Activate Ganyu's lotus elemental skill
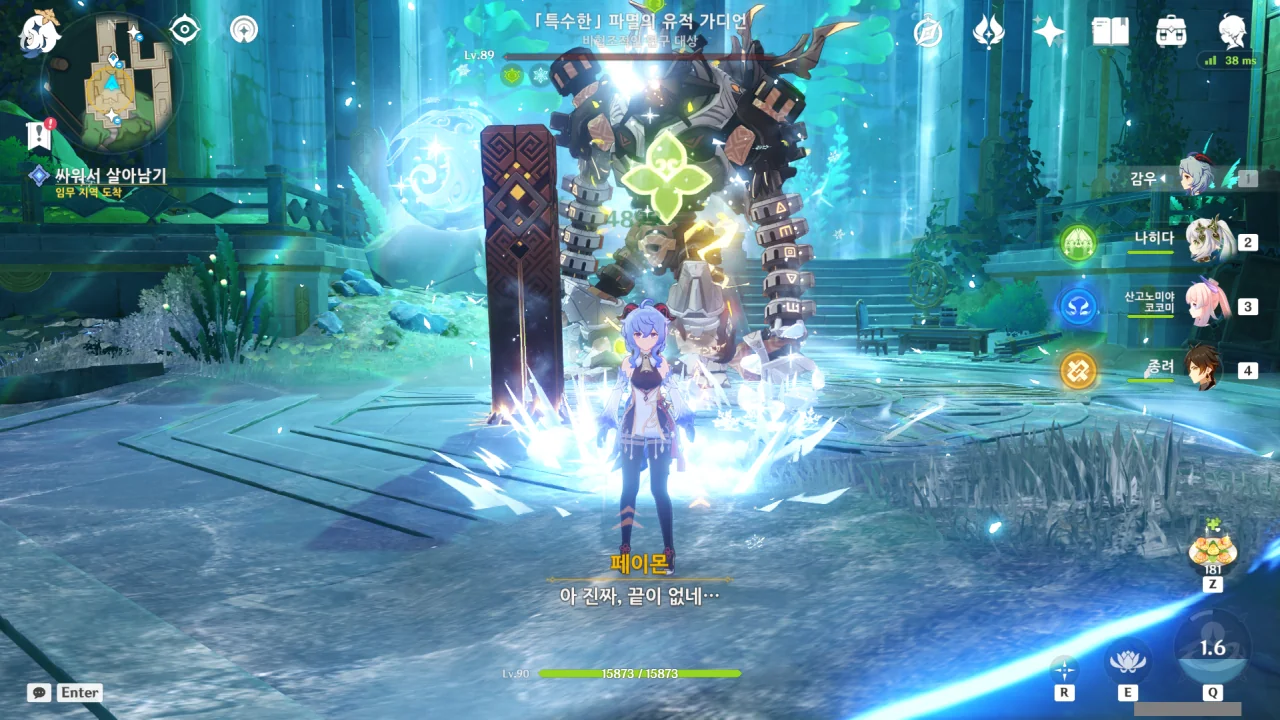The height and width of the screenshot is (720, 1280). [1128, 660]
